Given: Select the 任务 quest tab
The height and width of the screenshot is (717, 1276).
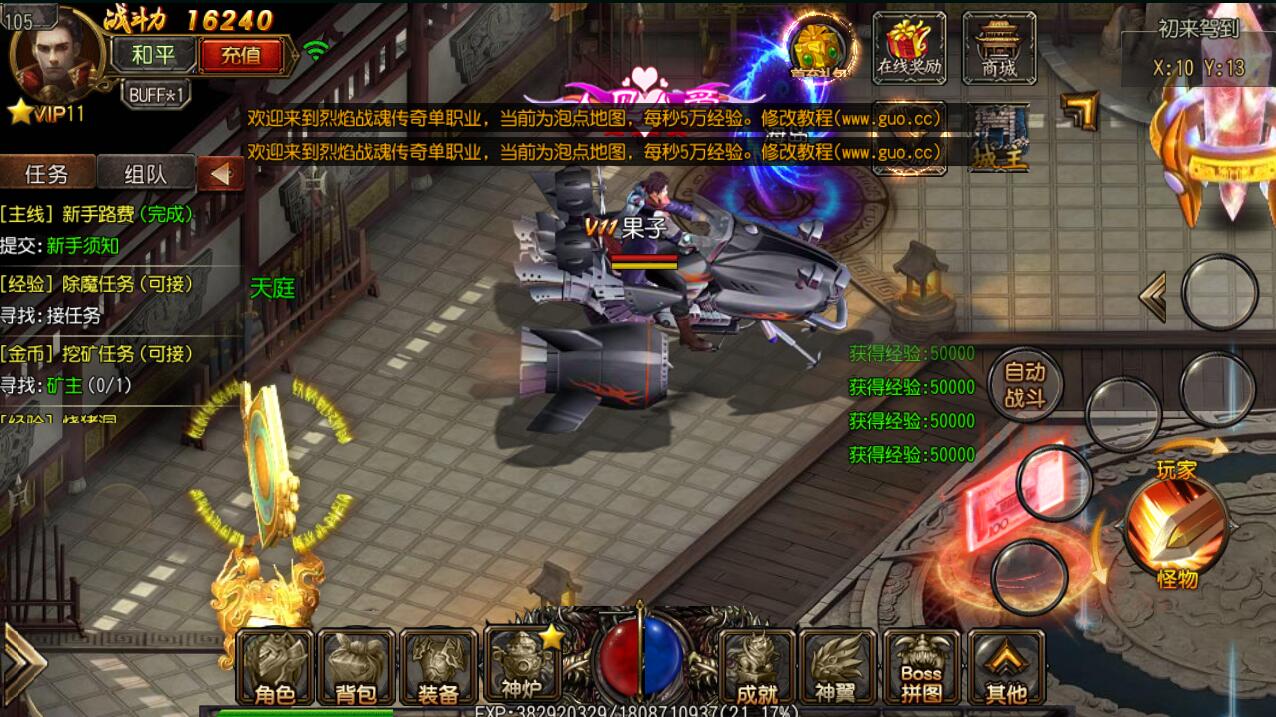Looking at the screenshot, I should pyautogui.click(x=47, y=173).
